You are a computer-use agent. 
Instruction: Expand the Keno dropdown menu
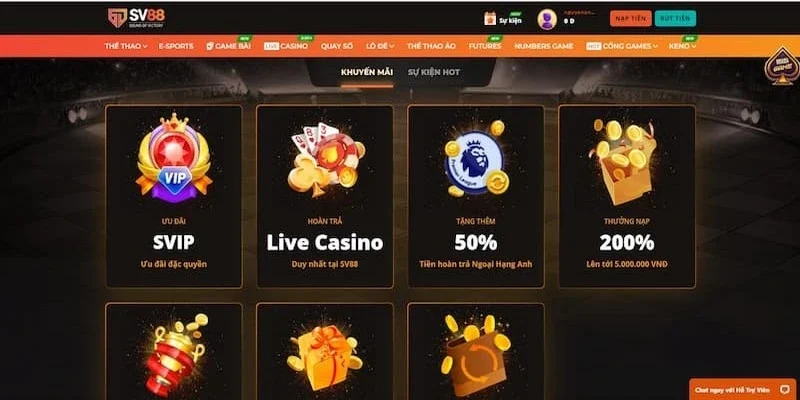[681, 46]
